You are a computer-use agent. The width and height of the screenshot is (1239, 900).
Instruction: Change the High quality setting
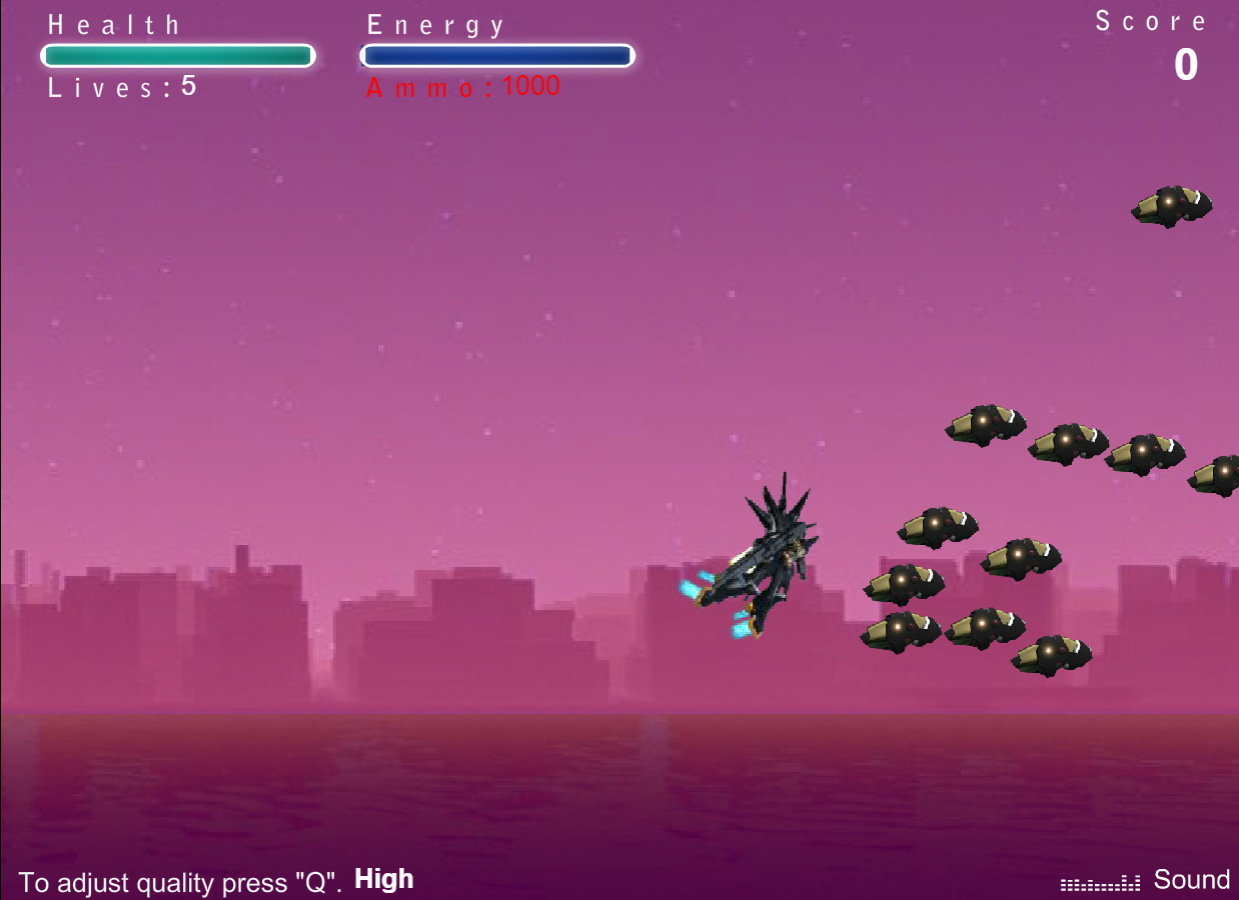click(384, 880)
